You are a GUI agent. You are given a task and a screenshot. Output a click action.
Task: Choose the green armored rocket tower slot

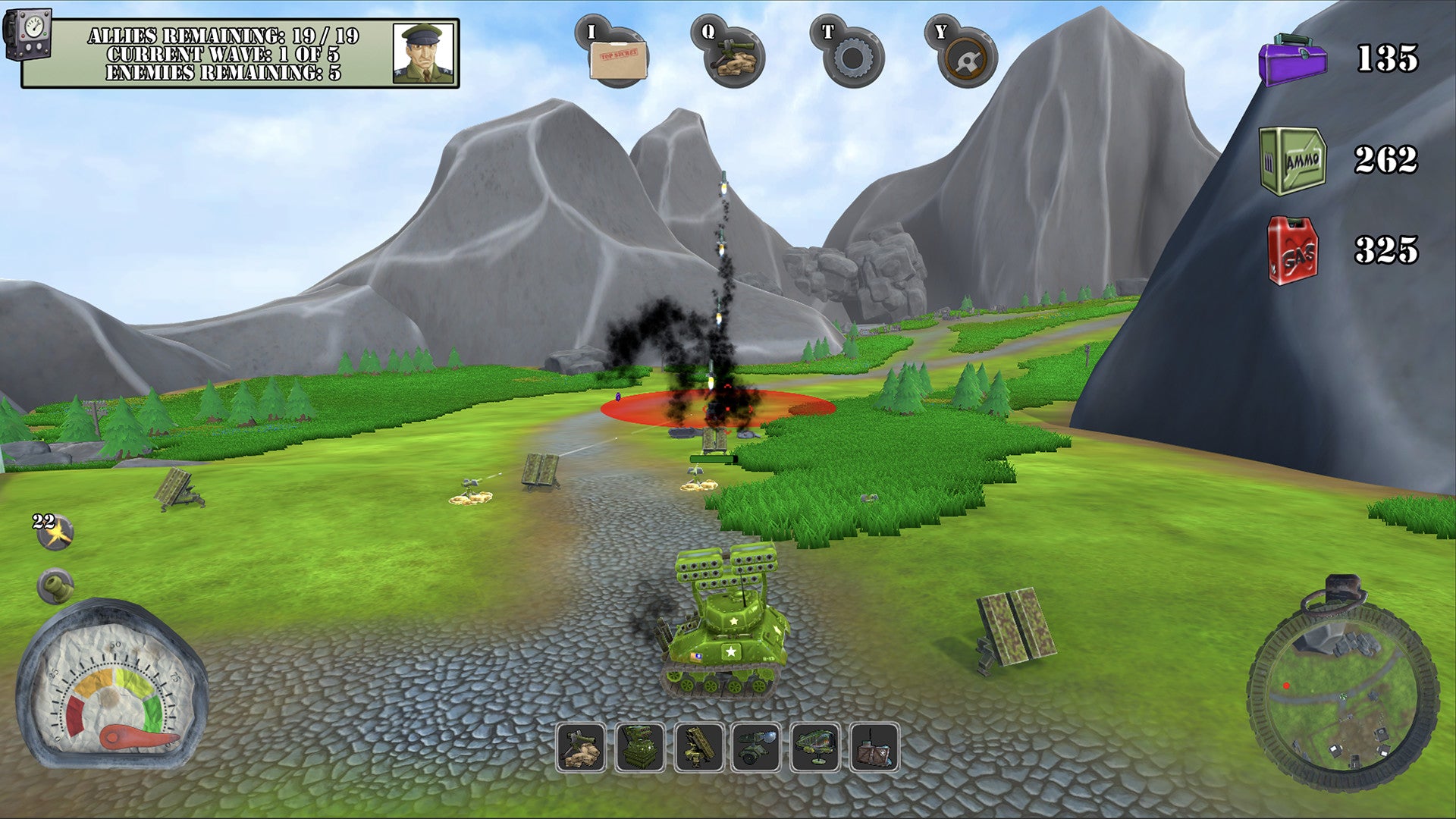click(640, 748)
